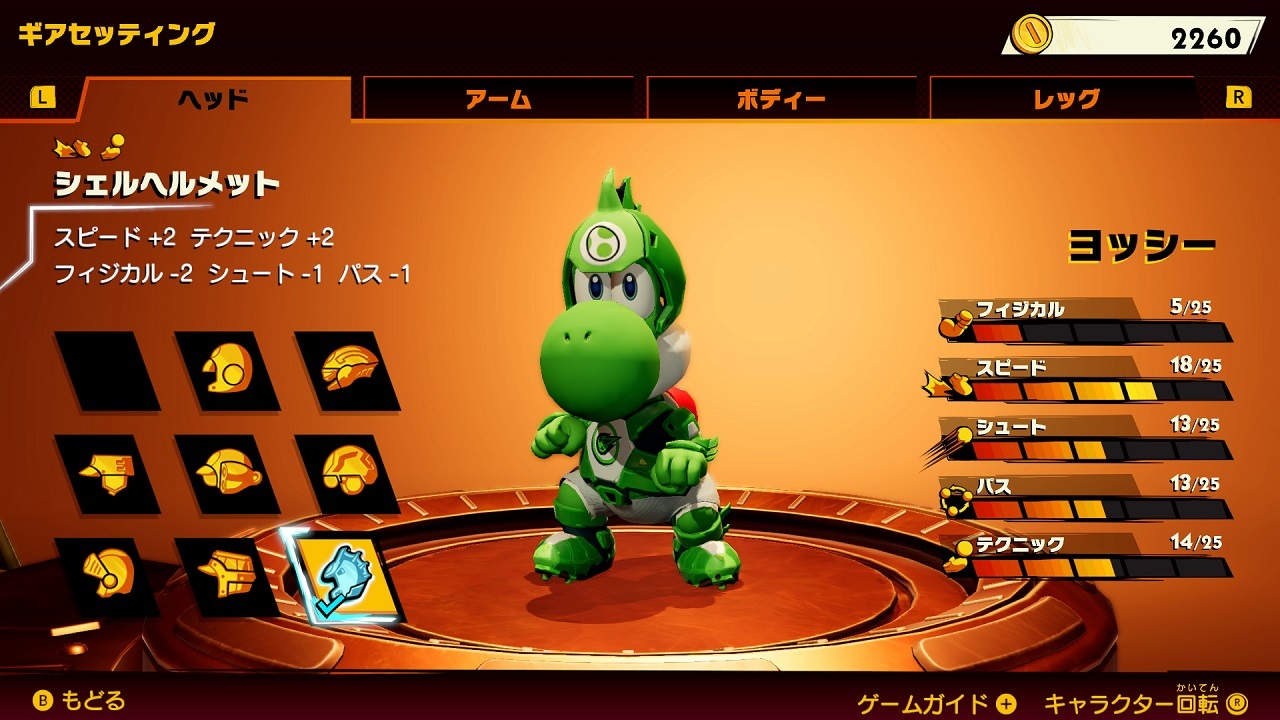Click the coin counter showing 2260
This screenshot has width=1280, height=720.
point(1120,32)
